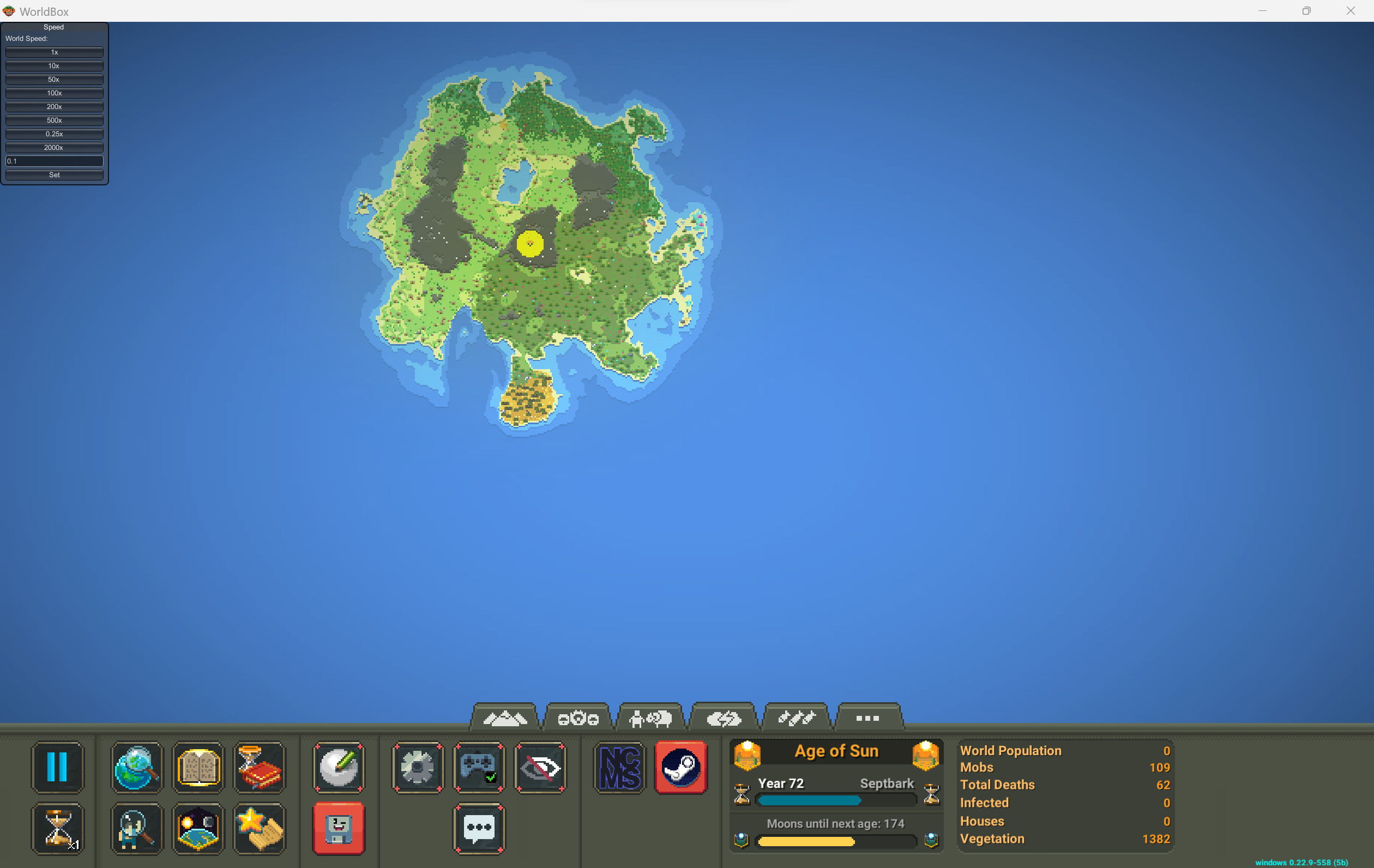The width and height of the screenshot is (1374, 868).
Task: Set world speed to 2000x
Action: pos(54,147)
